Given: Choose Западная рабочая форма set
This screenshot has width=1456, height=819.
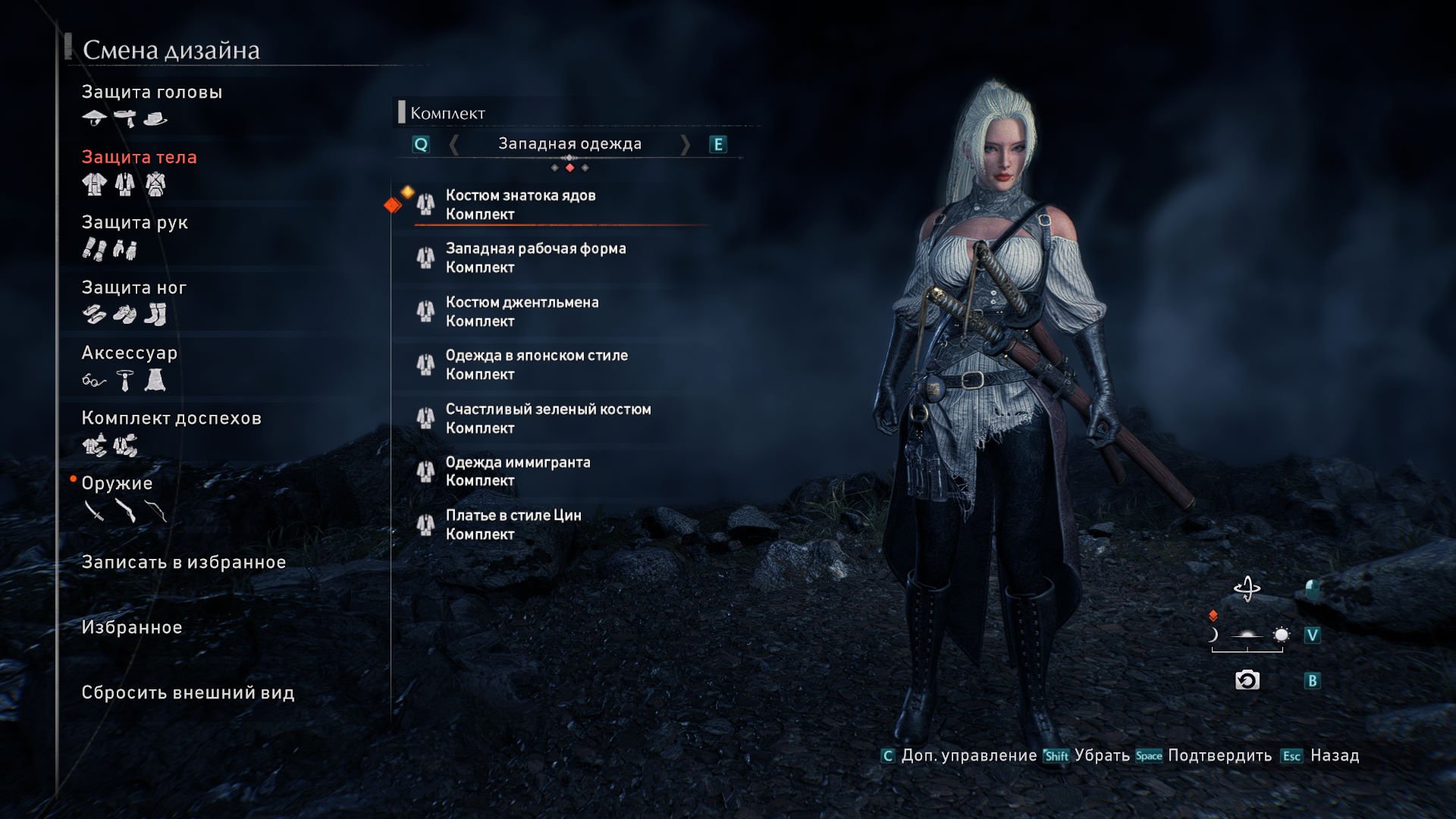Looking at the screenshot, I should [535, 258].
